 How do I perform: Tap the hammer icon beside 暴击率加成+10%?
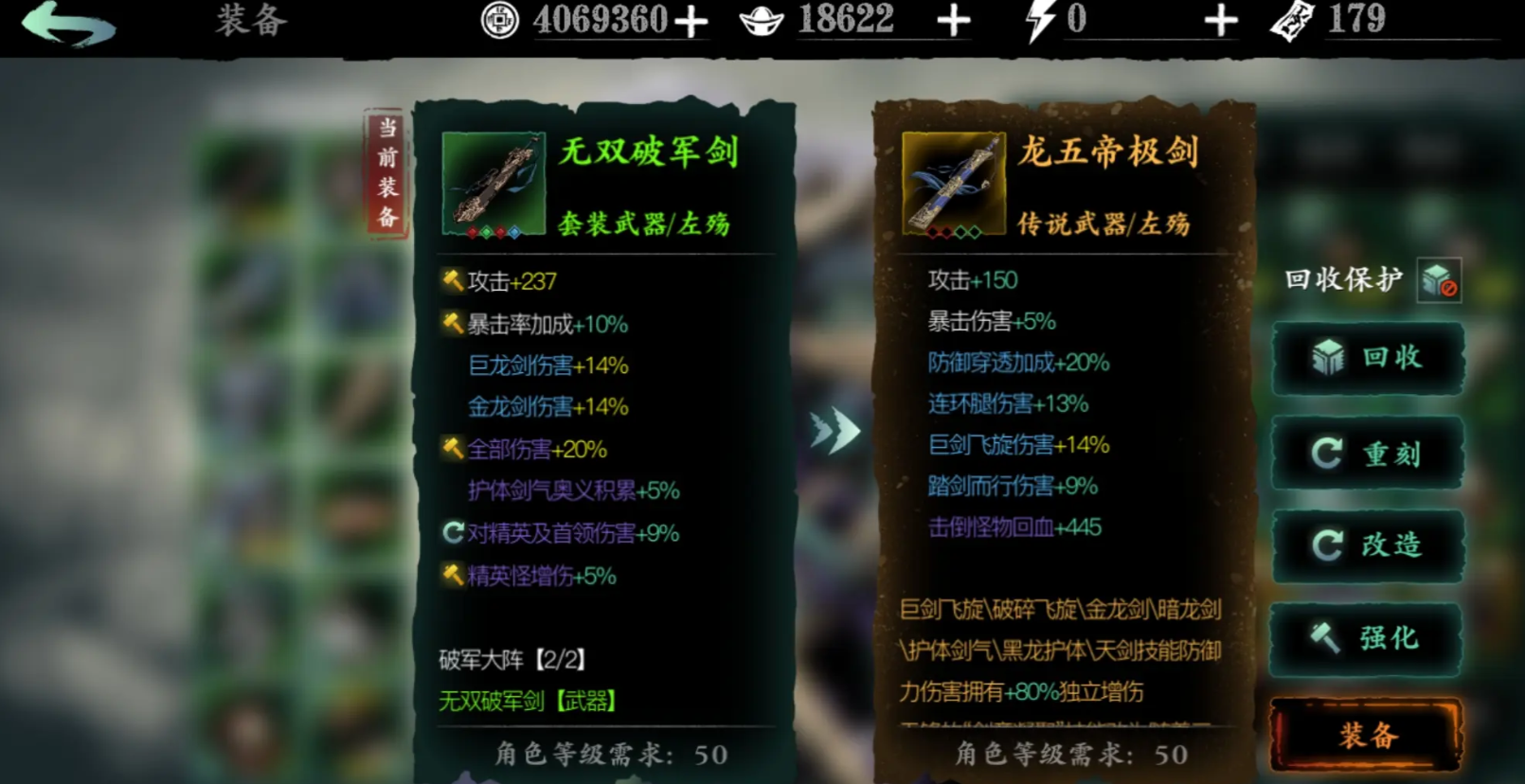[453, 323]
